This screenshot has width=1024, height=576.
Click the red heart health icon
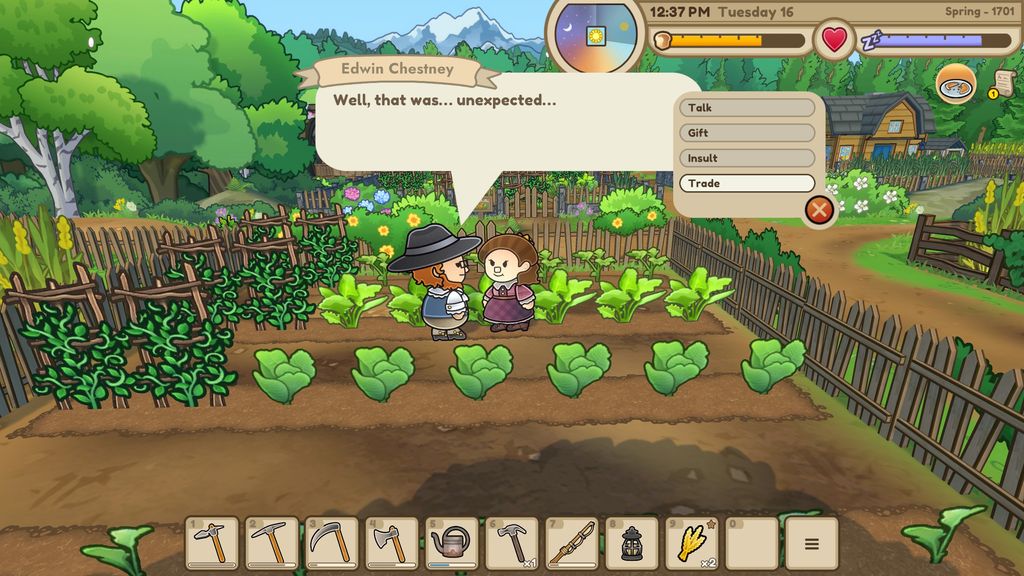click(834, 40)
